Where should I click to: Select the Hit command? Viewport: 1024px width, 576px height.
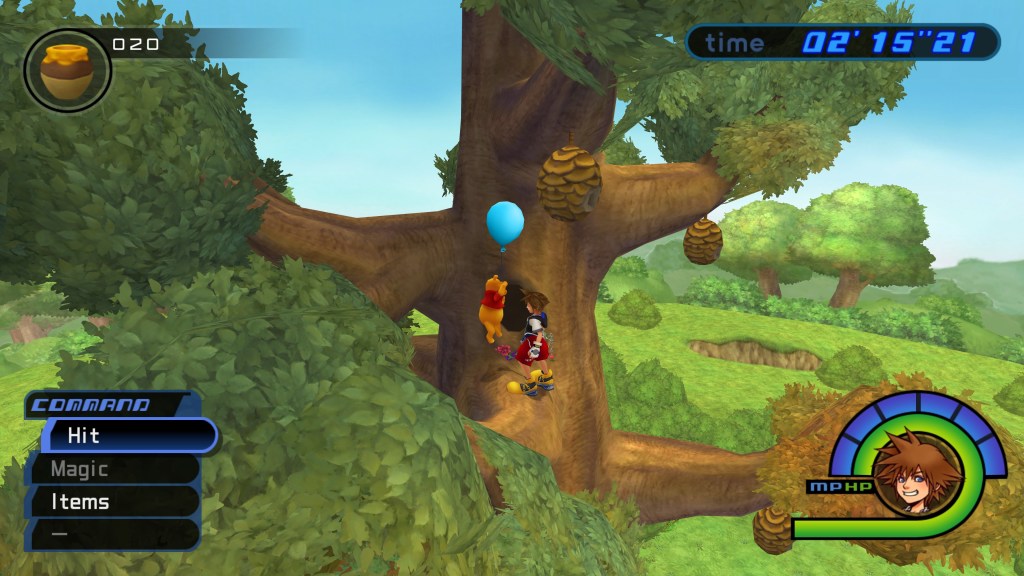120,436
